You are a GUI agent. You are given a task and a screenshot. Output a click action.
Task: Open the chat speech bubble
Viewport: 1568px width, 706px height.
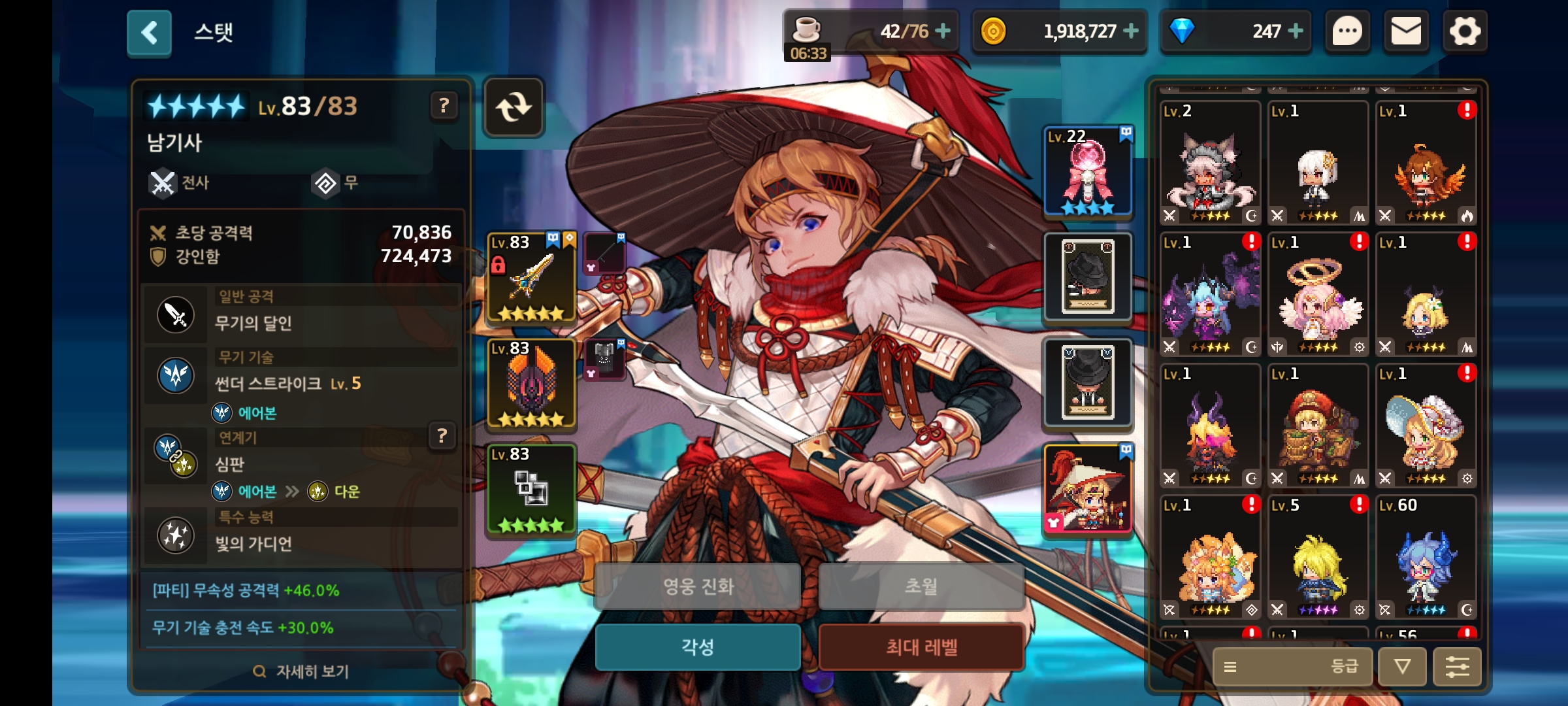1347,31
